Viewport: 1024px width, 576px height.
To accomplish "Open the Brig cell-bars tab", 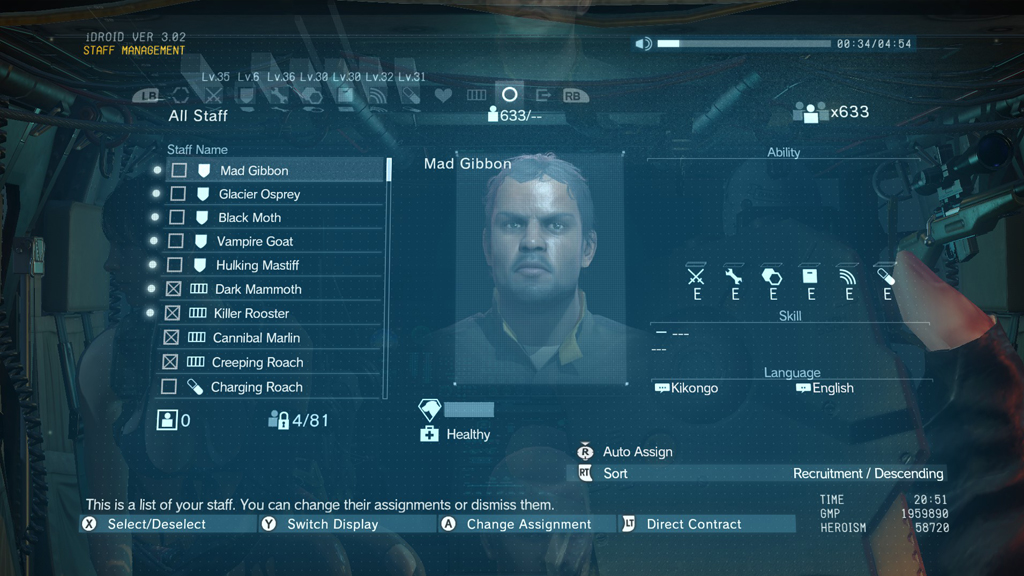I will [476, 96].
